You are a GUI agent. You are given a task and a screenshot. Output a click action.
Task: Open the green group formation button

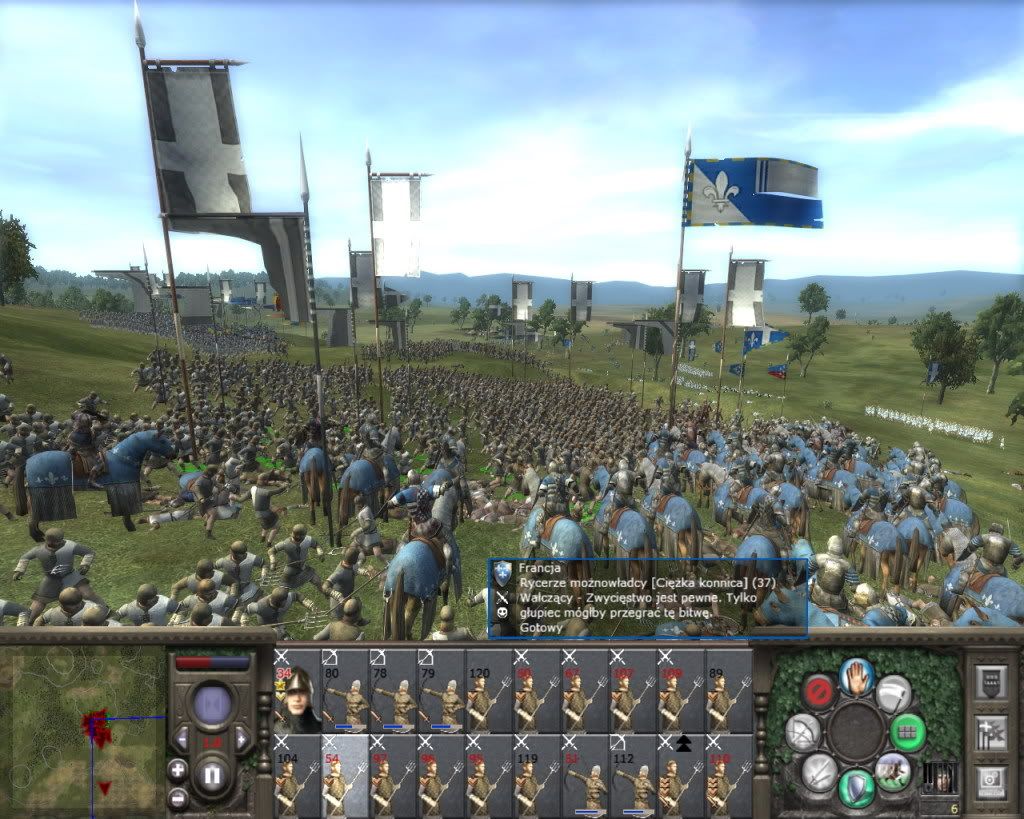pos(908,732)
